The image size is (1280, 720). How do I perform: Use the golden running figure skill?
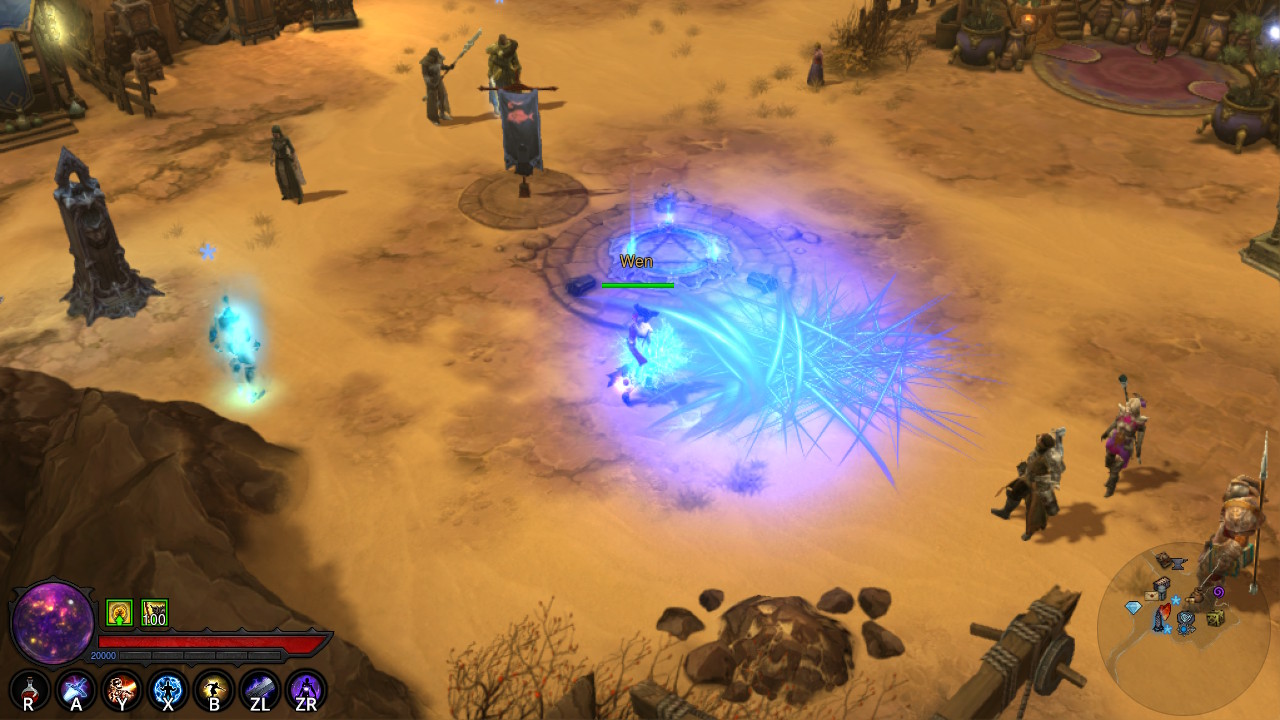pos(214,690)
